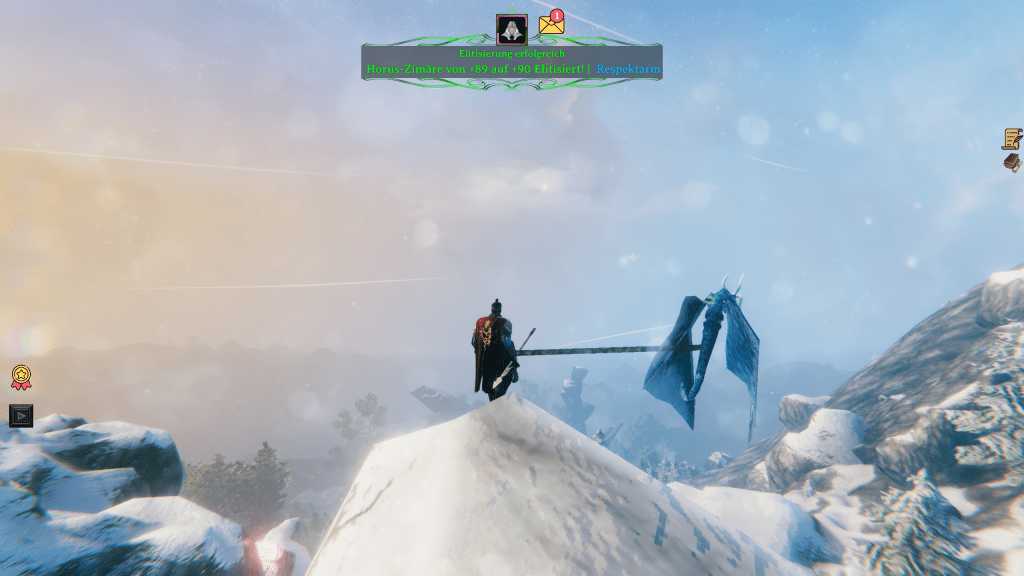Click the Horus-Zimäre item icon
The width and height of the screenshot is (1024, 576).
coord(512,29)
